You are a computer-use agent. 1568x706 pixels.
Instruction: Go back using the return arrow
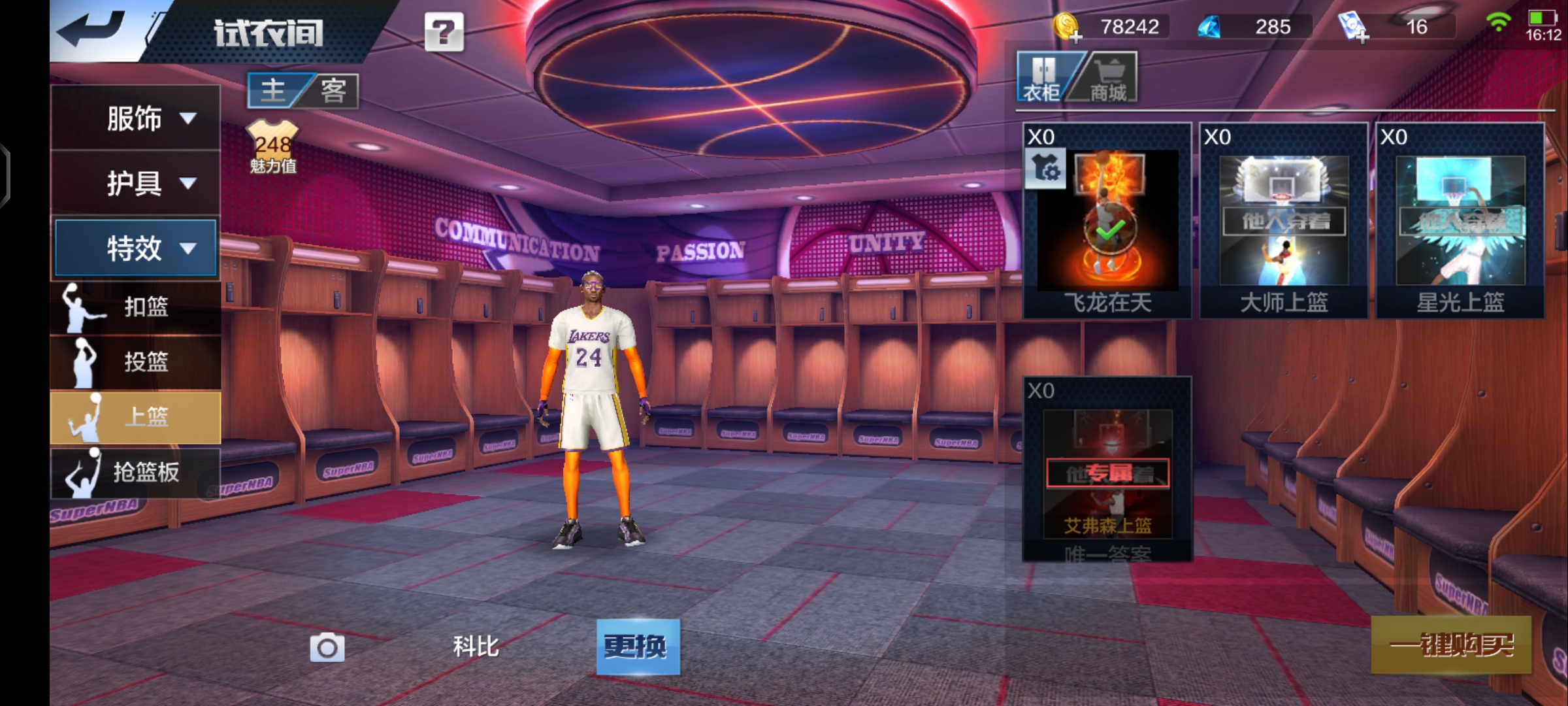(x=91, y=29)
